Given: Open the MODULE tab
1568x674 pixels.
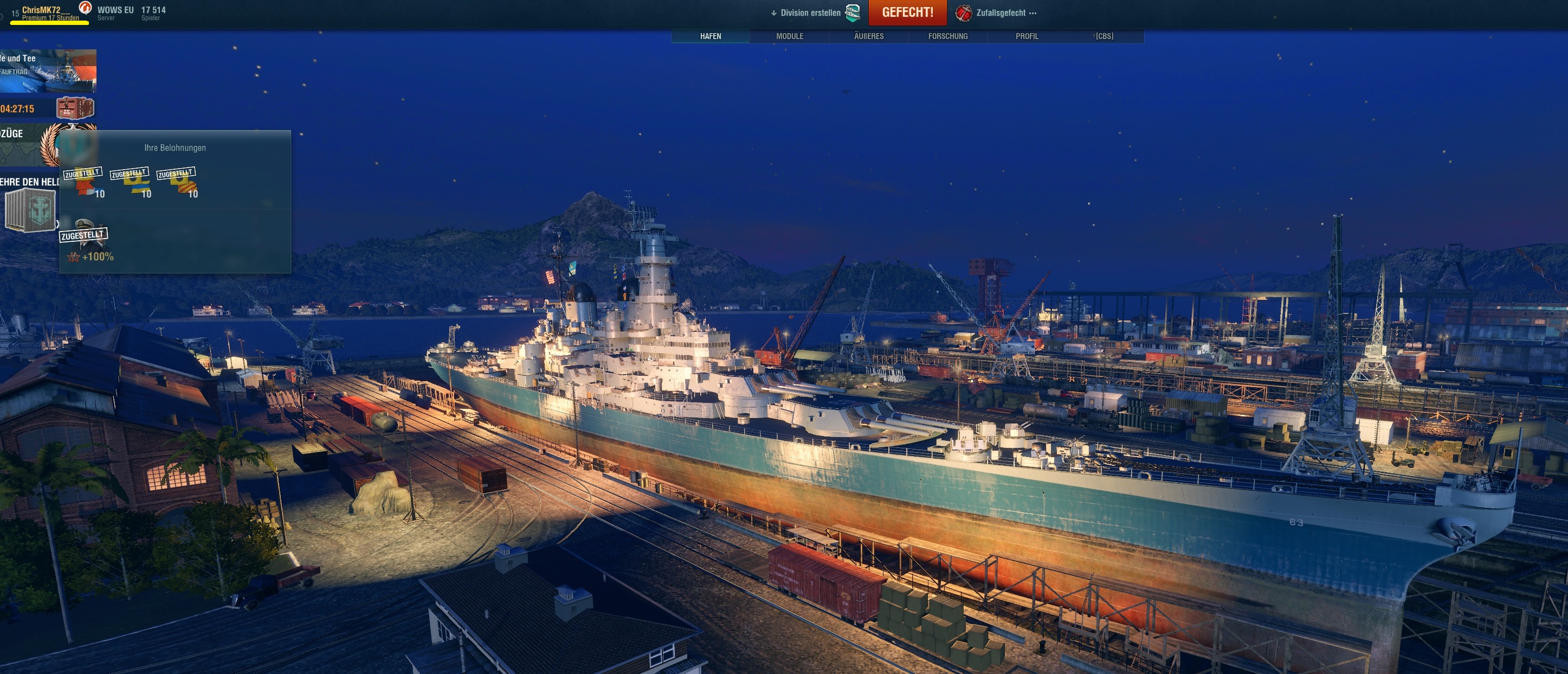Looking at the screenshot, I should point(790,36).
